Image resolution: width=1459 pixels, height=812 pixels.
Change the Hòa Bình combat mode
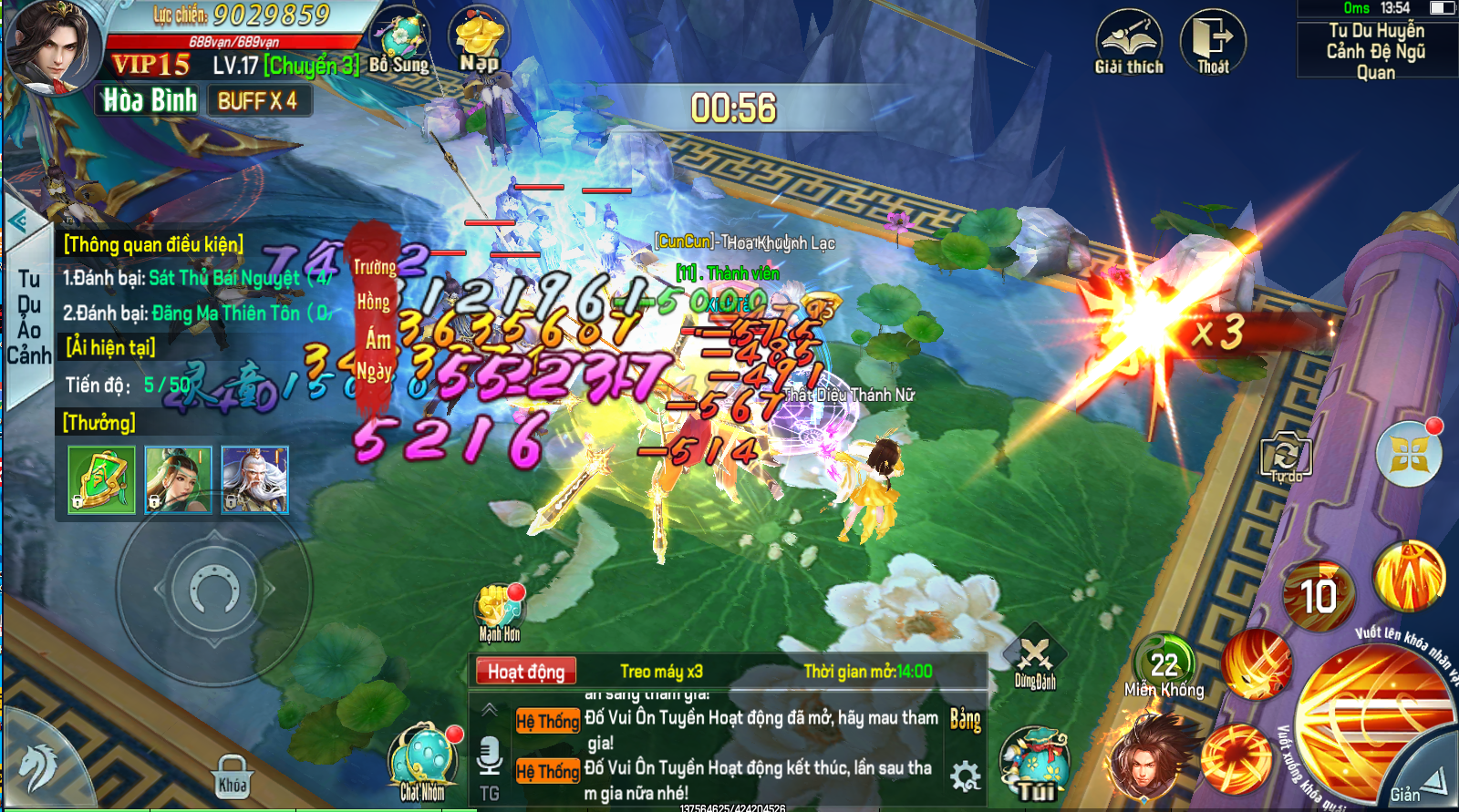(x=150, y=100)
